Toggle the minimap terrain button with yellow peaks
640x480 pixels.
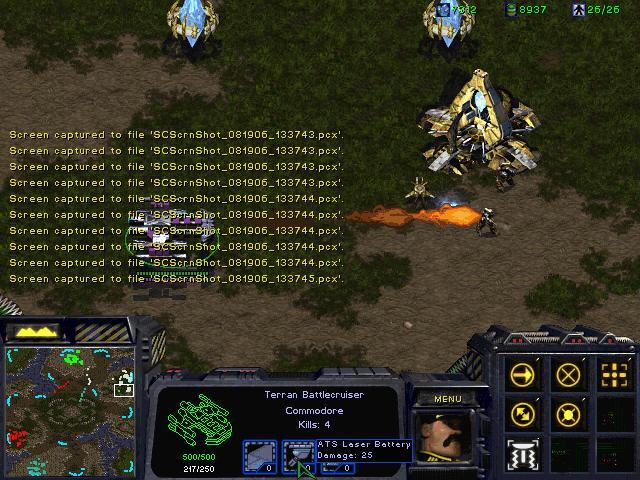36,331
